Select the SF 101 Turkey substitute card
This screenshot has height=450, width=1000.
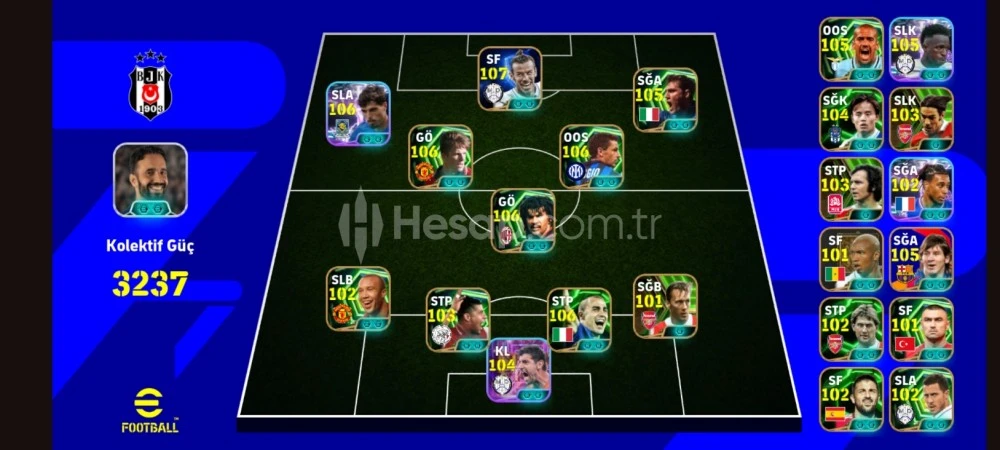(x=921, y=329)
